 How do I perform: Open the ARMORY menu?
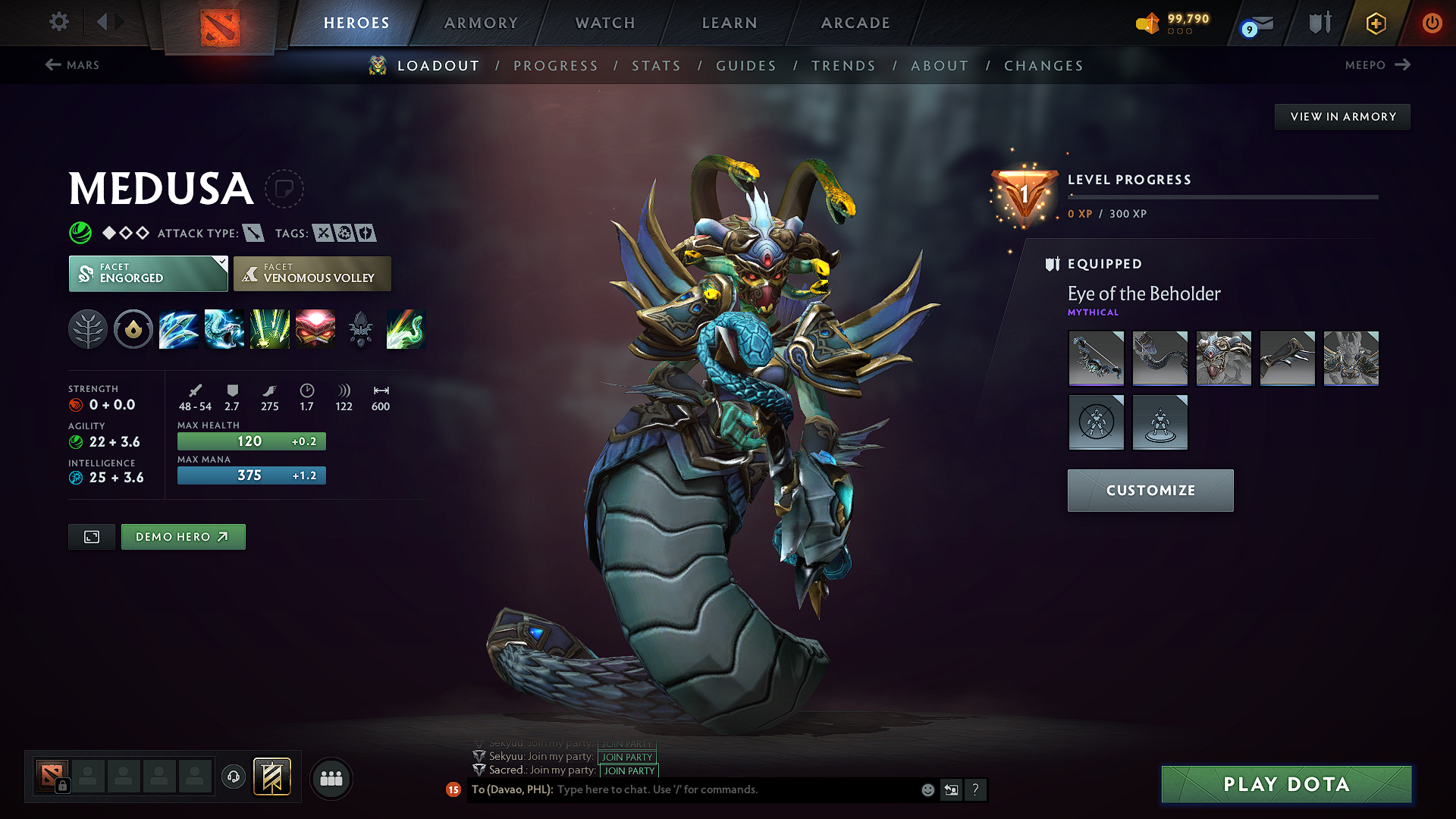pyautogui.click(x=481, y=23)
